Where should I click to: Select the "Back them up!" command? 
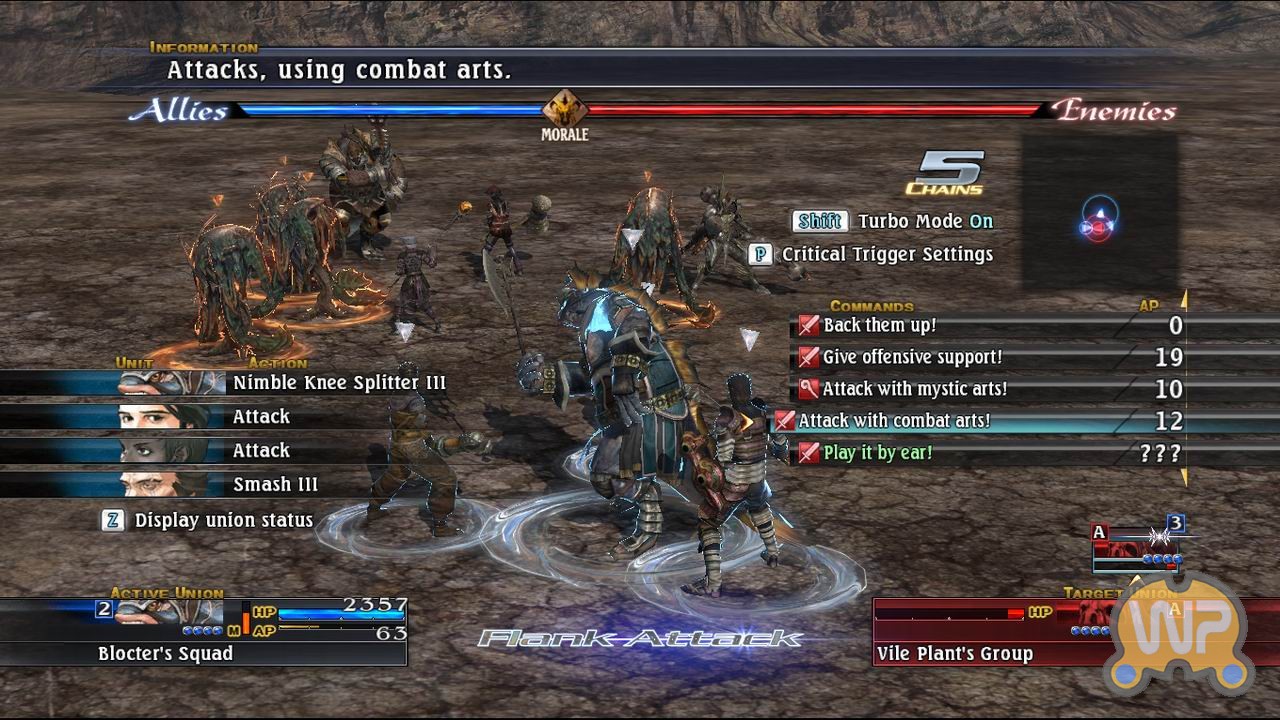pyautogui.click(x=880, y=325)
